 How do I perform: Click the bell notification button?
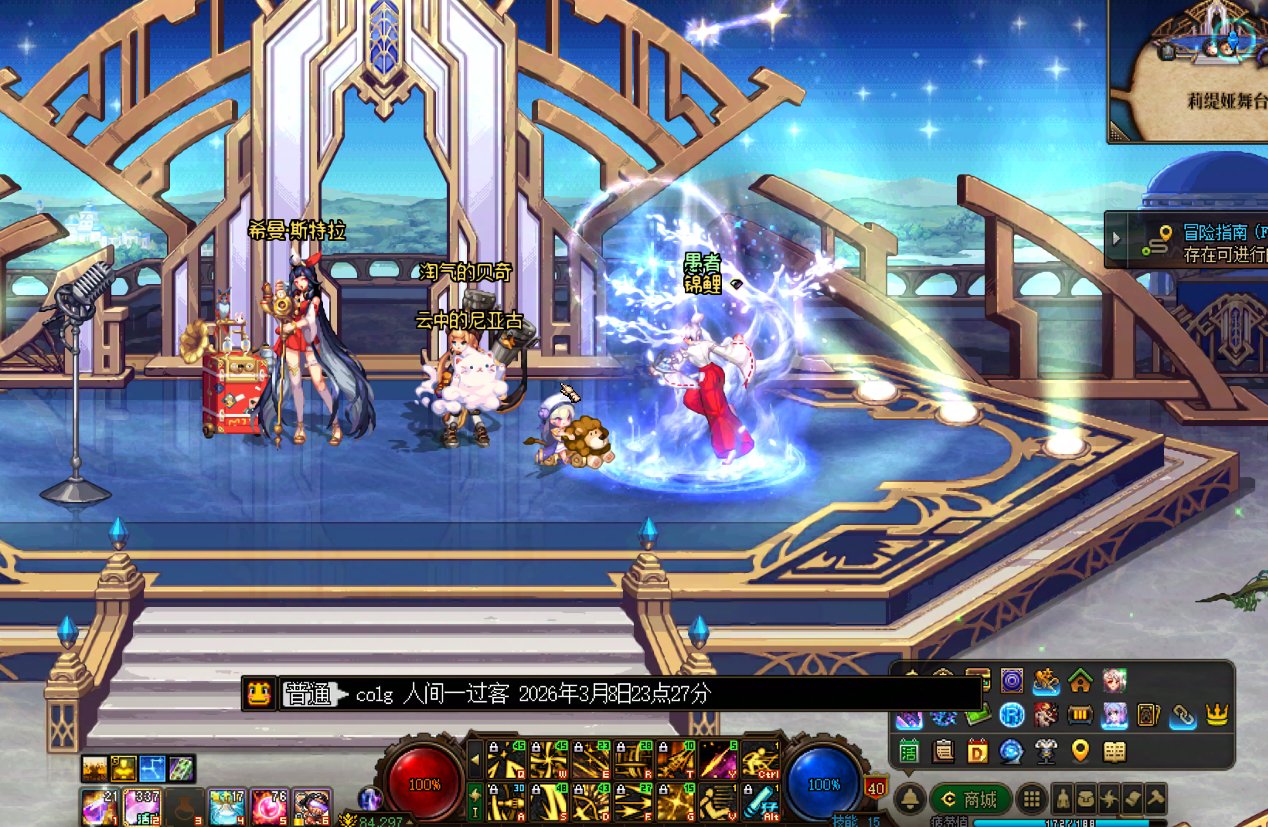tap(909, 798)
